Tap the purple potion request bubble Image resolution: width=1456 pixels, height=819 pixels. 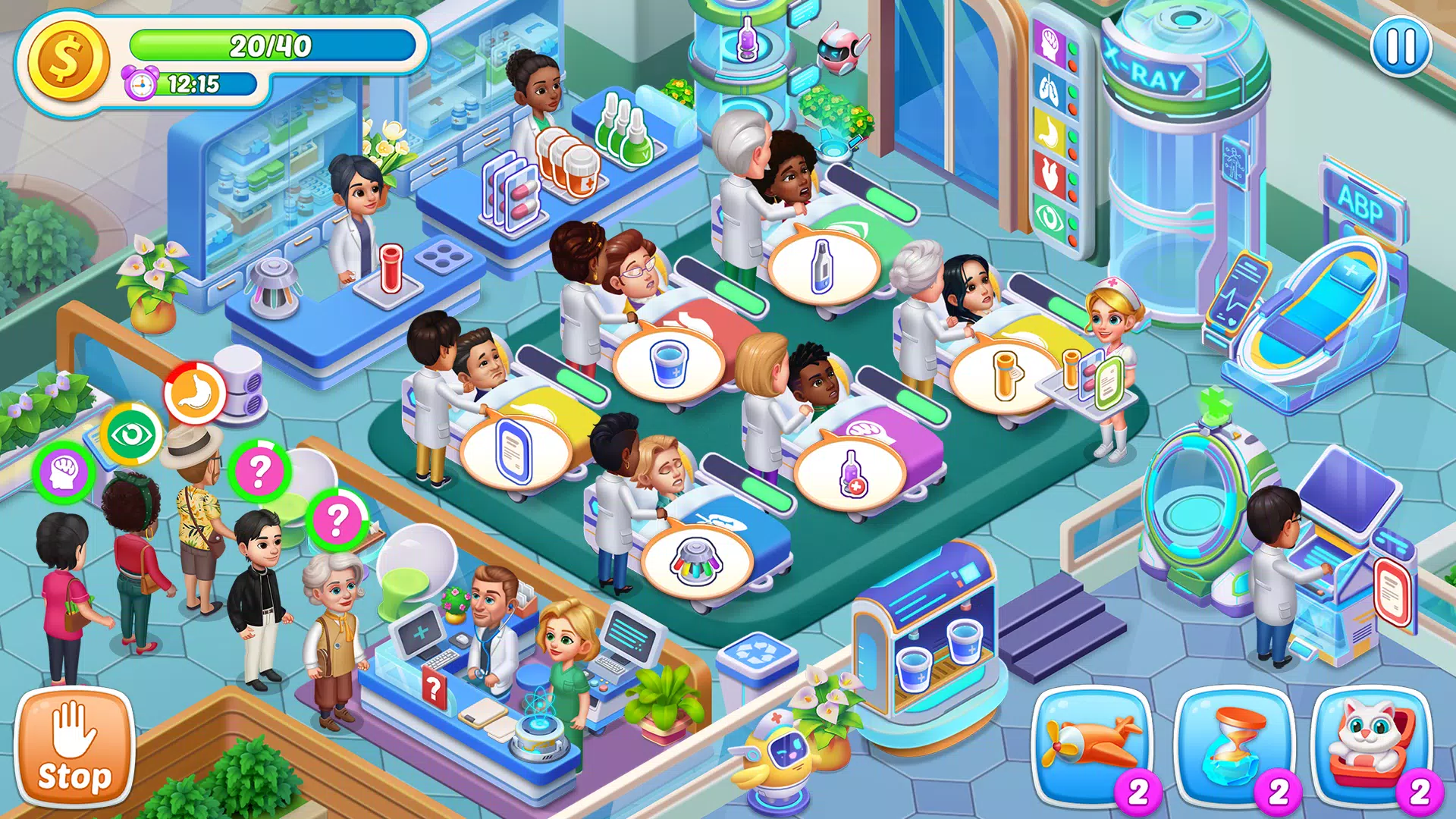tap(851, 474)
